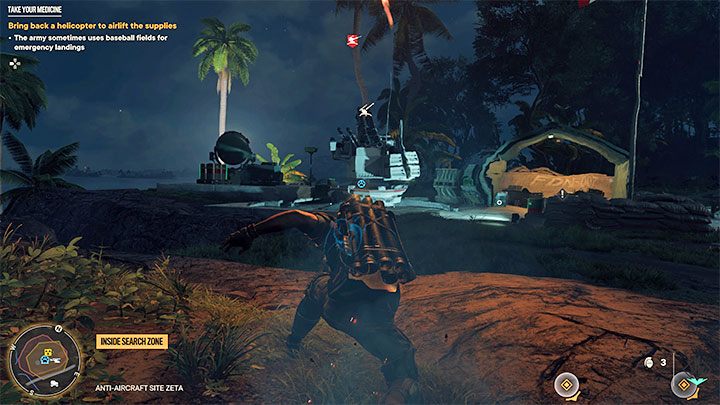Click the red anti-aircraft marker icon

(352, 40)
